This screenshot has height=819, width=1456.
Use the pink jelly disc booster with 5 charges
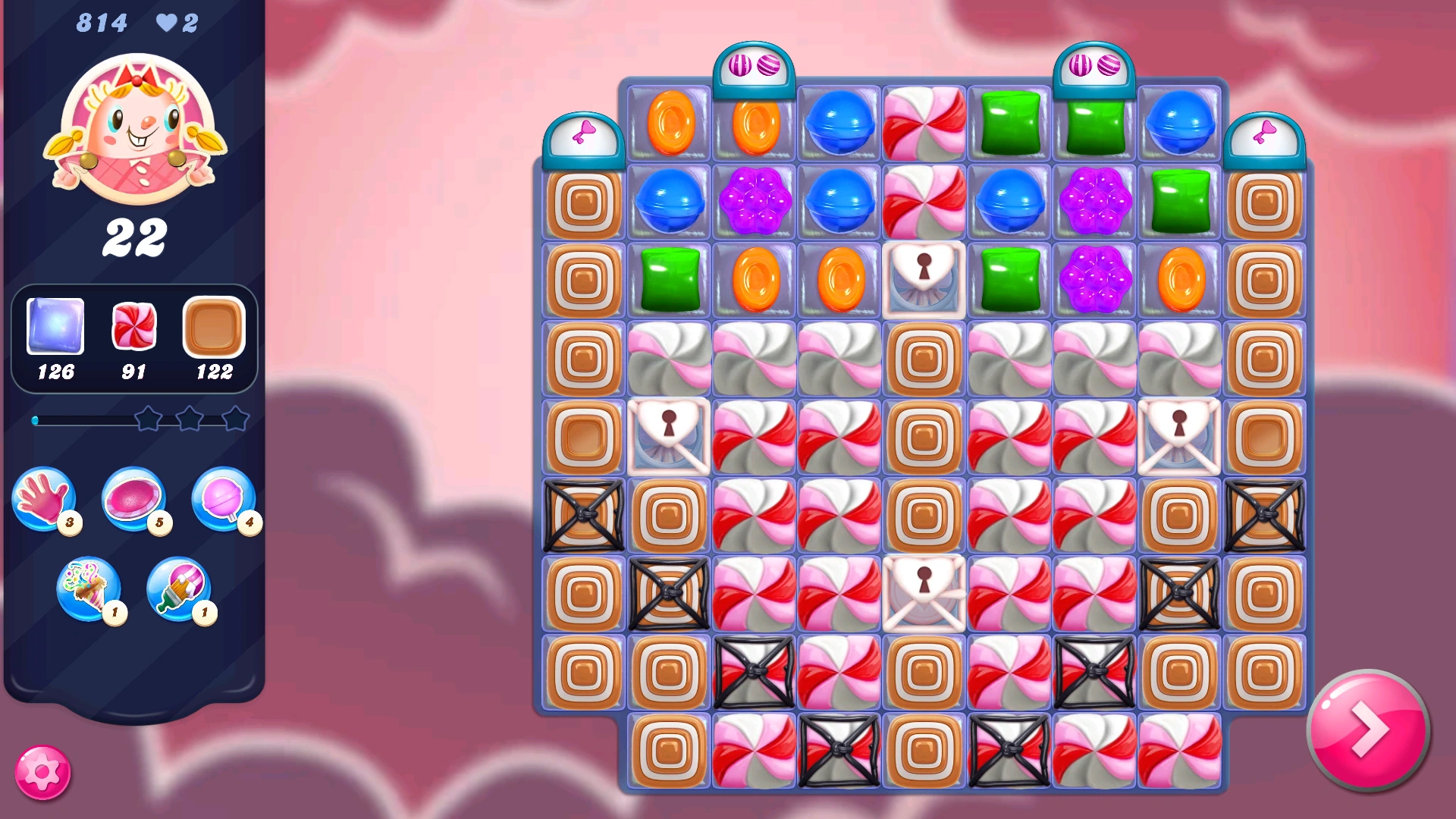(134, 499)
